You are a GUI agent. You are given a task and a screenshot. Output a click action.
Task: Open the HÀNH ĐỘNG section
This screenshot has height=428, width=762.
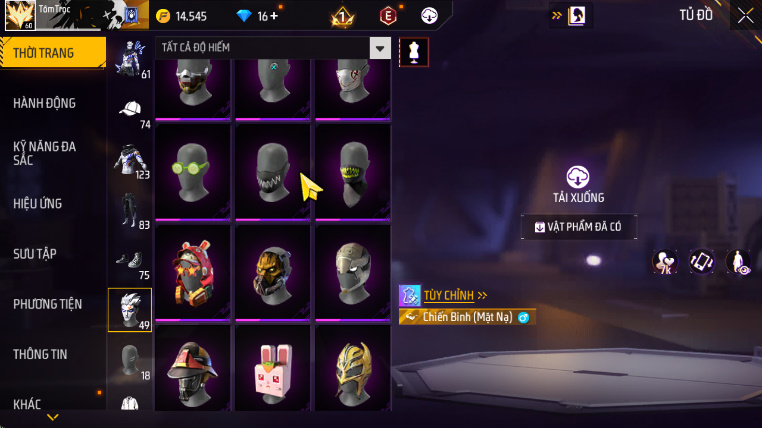(44, 103)
